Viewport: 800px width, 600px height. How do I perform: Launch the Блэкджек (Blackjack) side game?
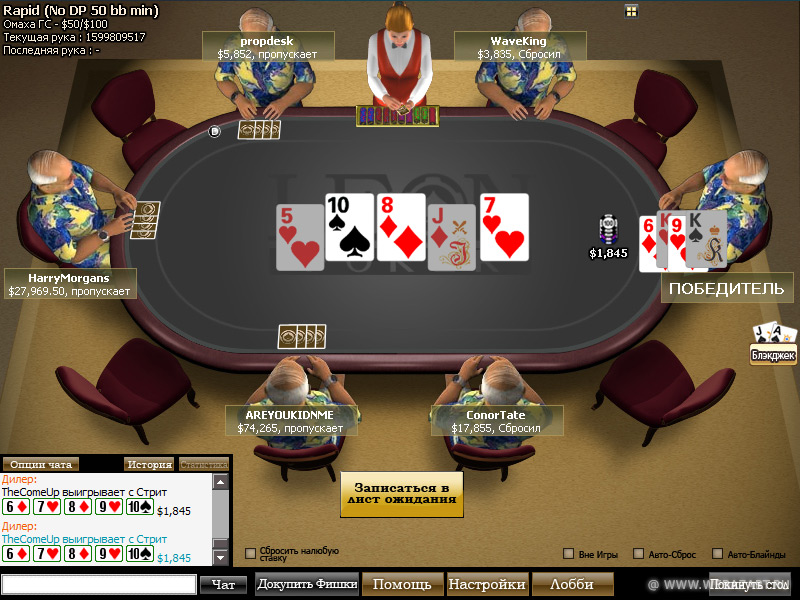(773, 343)
